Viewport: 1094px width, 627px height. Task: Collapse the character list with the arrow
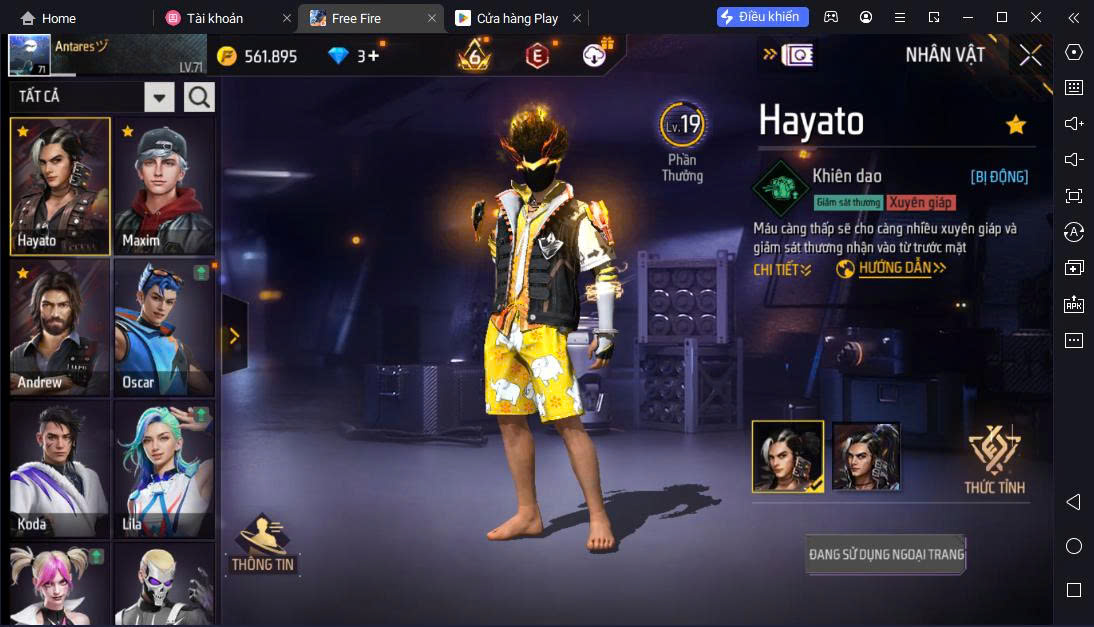click(x=234, y=336)
